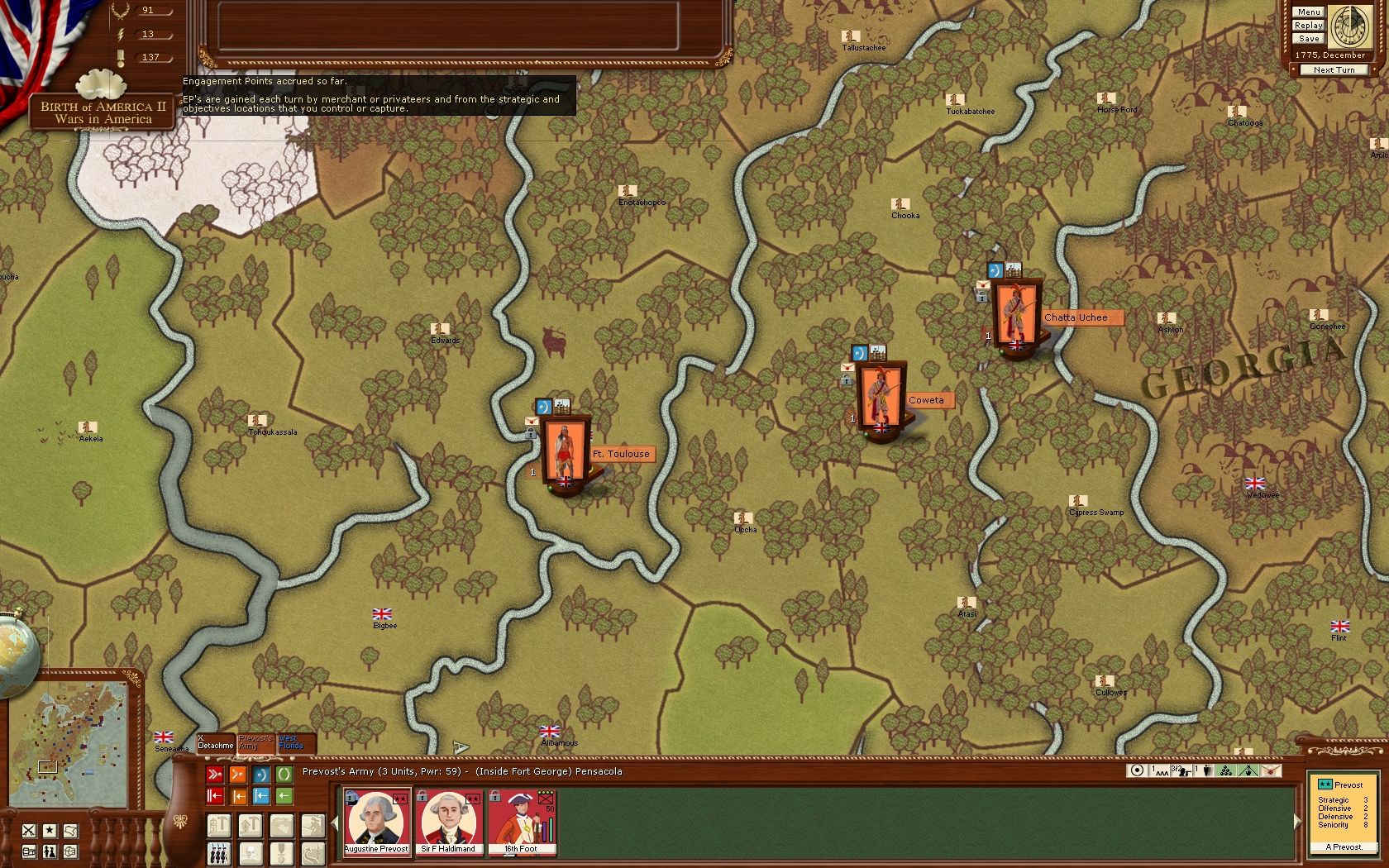The width and height of the screenshot is (1389, 868).
Task: Open the West Florida stack tab
Action: click(294, 742)
